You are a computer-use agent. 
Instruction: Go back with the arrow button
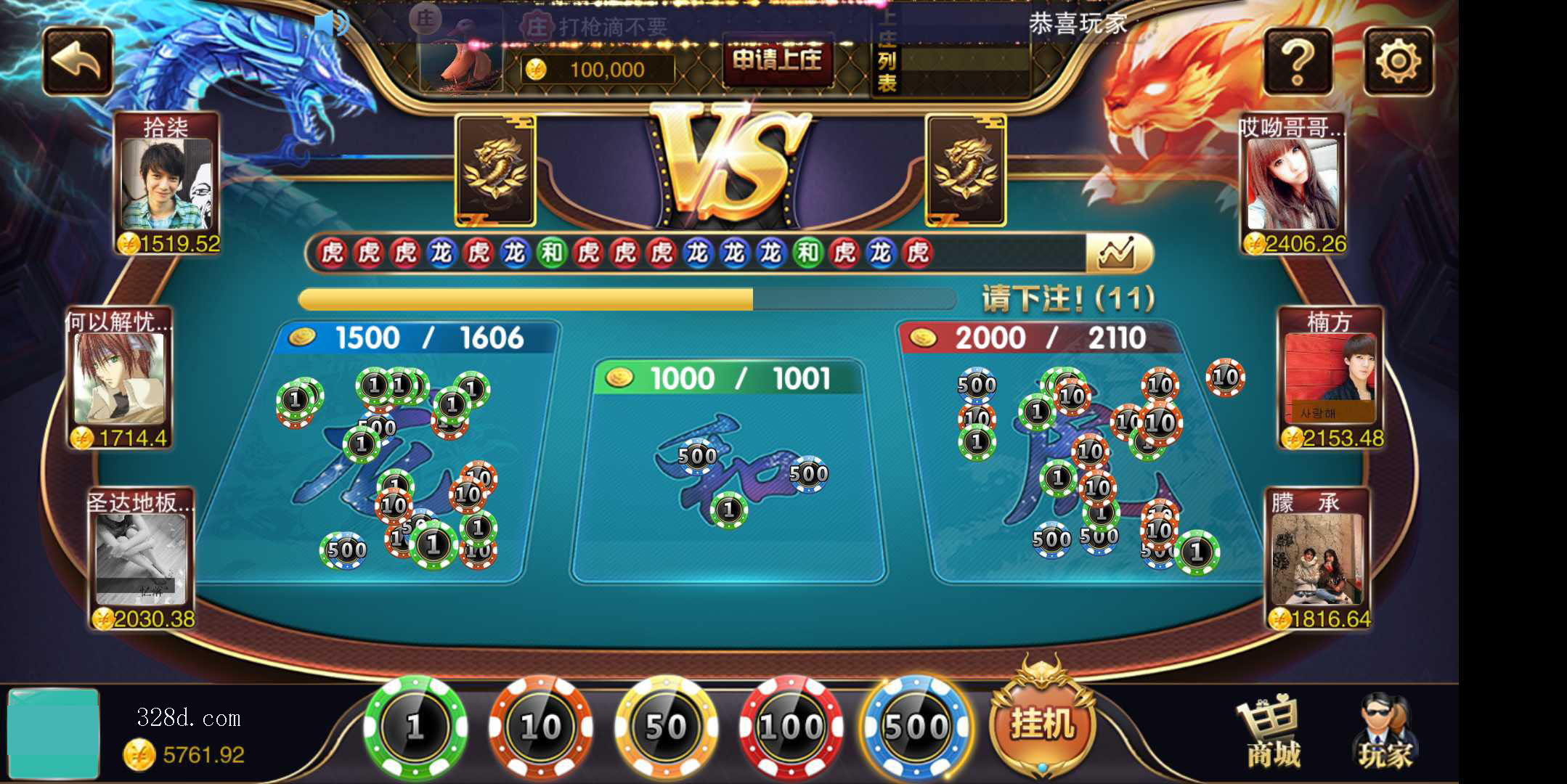pyautogui.click(x=78, y=62)
